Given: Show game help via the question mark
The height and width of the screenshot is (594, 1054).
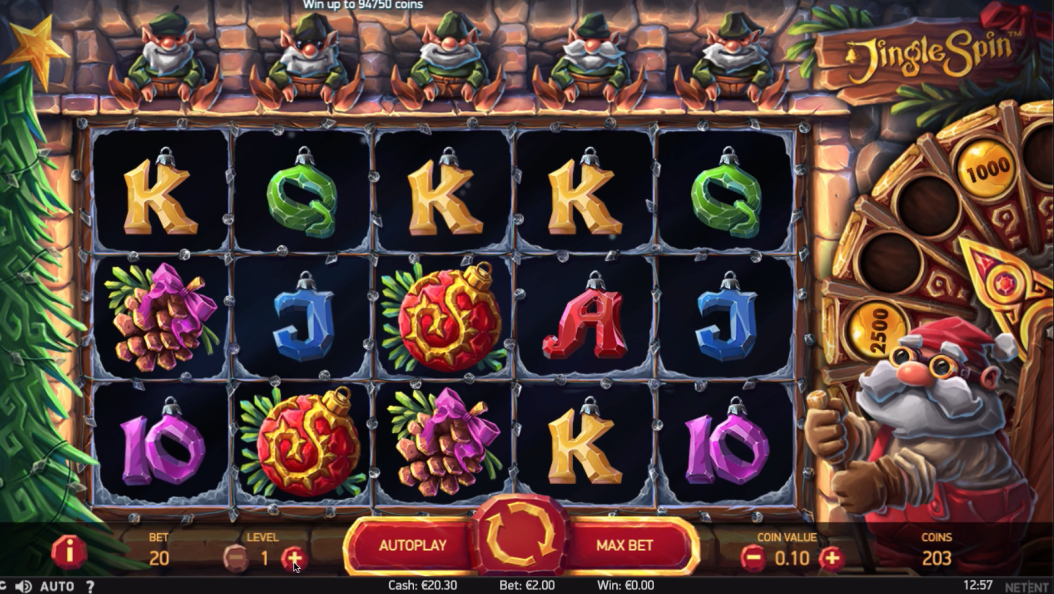Looking at the screenshot, I should [x=90, y=586].
